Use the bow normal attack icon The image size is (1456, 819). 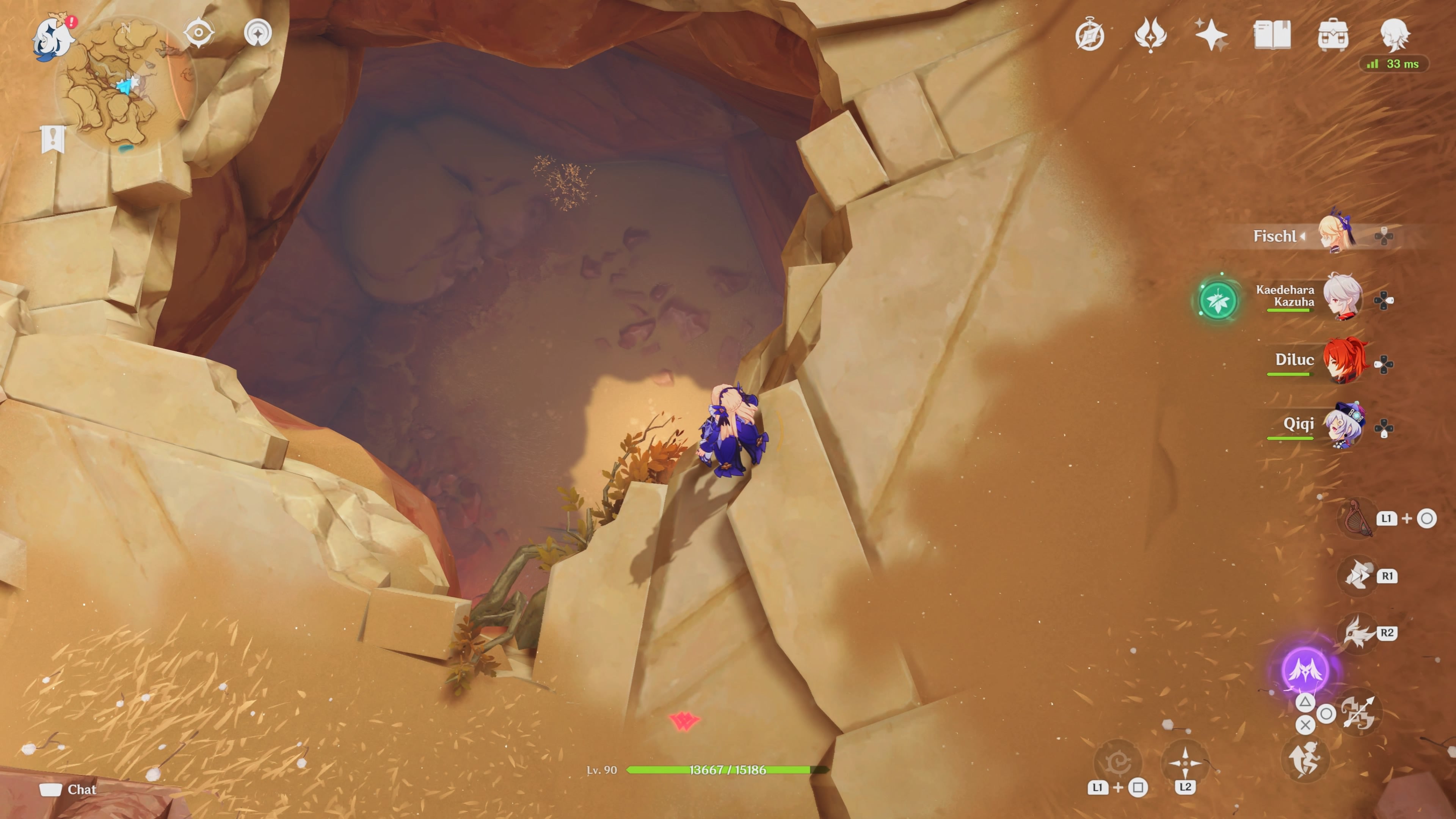coord(1359,712)
